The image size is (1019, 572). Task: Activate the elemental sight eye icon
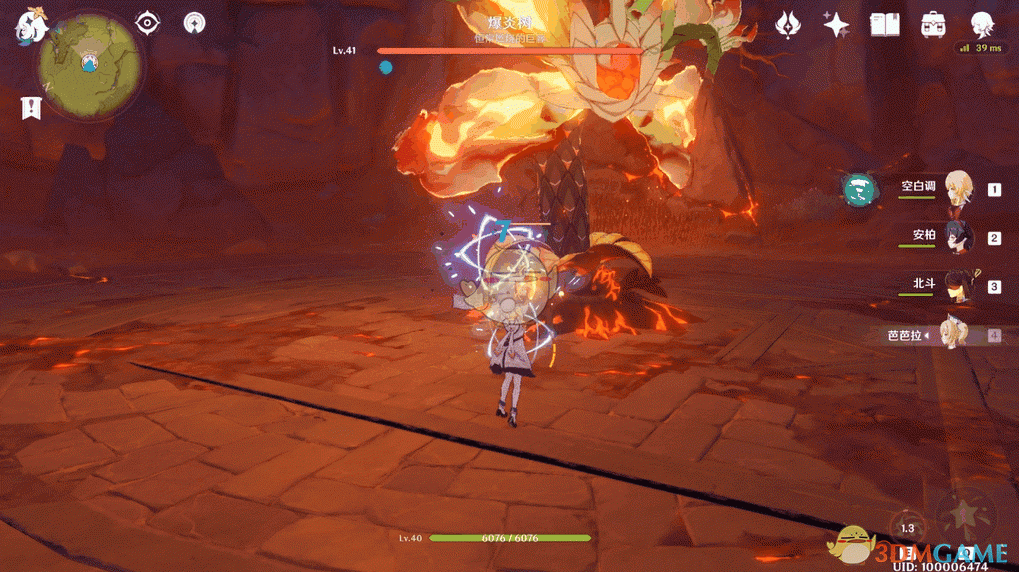click(148, 23)
